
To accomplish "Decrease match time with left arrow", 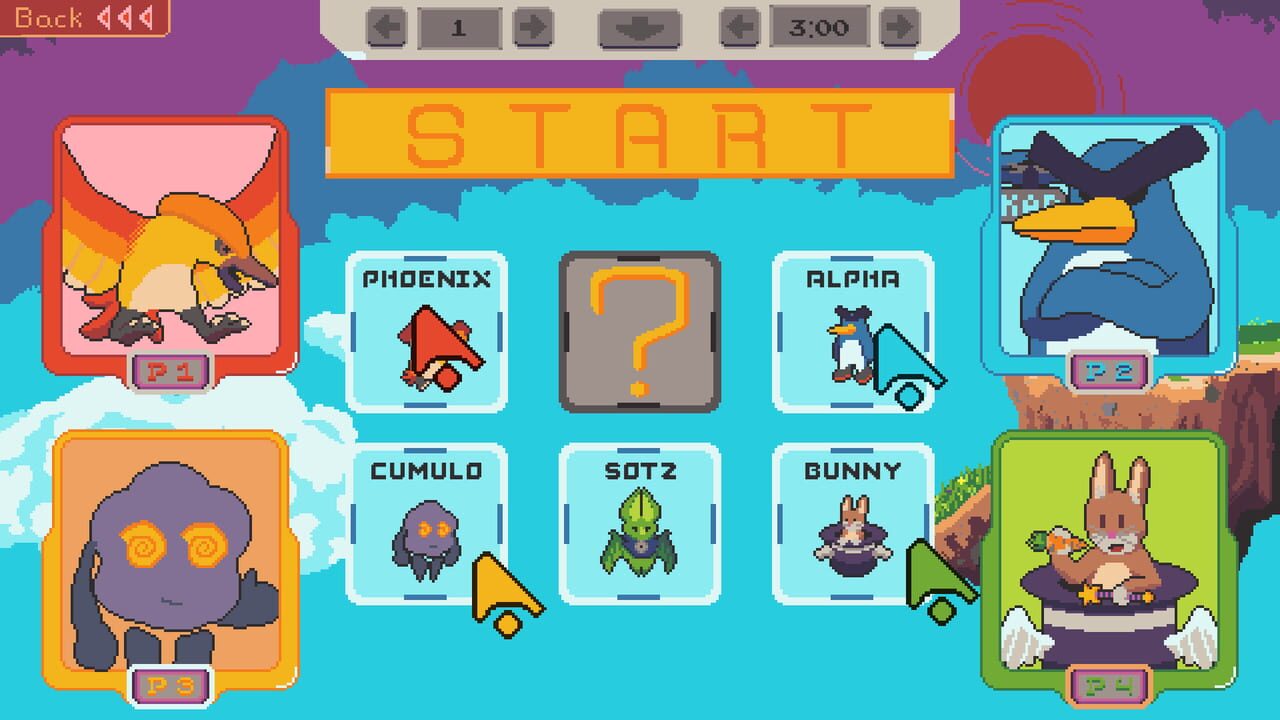I will (740, 28).
